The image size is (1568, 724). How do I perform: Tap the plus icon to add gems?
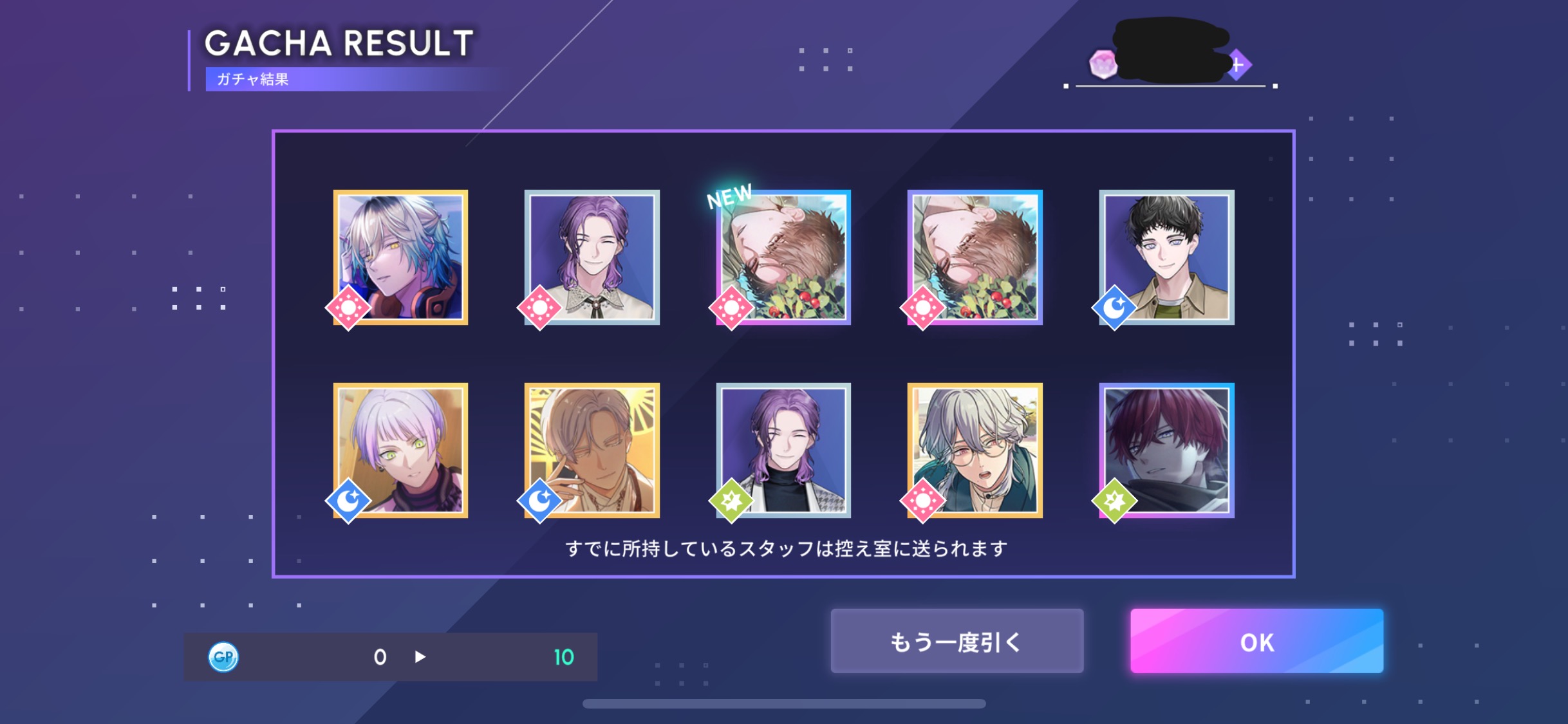[x=1238, y=65]
